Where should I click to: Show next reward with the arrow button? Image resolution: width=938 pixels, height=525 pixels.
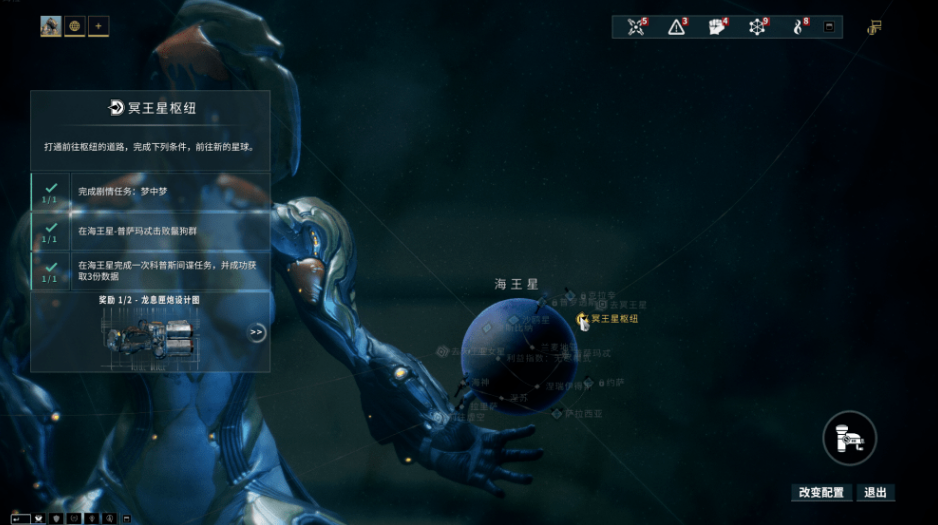pos(257,333)
